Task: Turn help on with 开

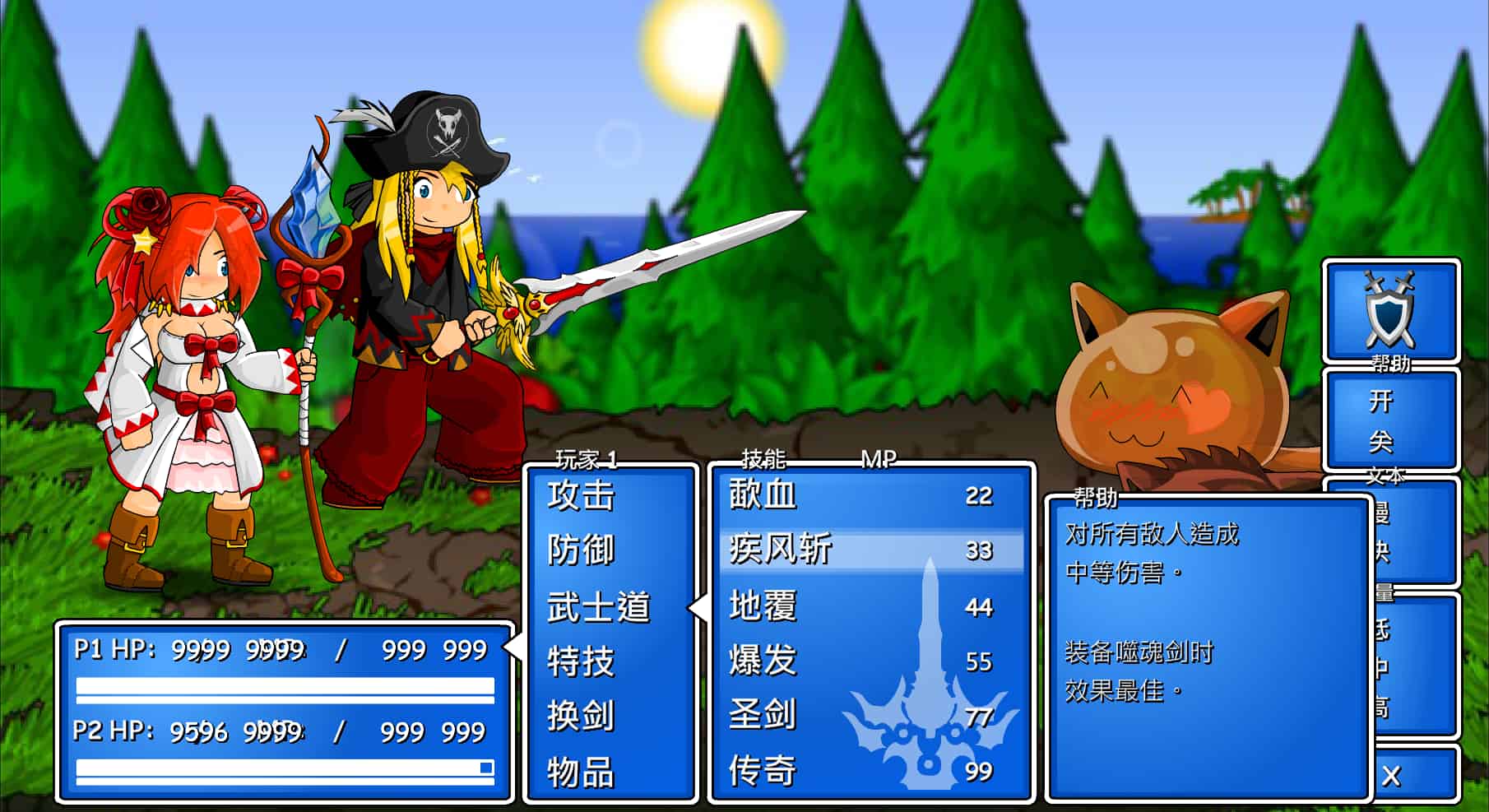Action: (1380, 401)
